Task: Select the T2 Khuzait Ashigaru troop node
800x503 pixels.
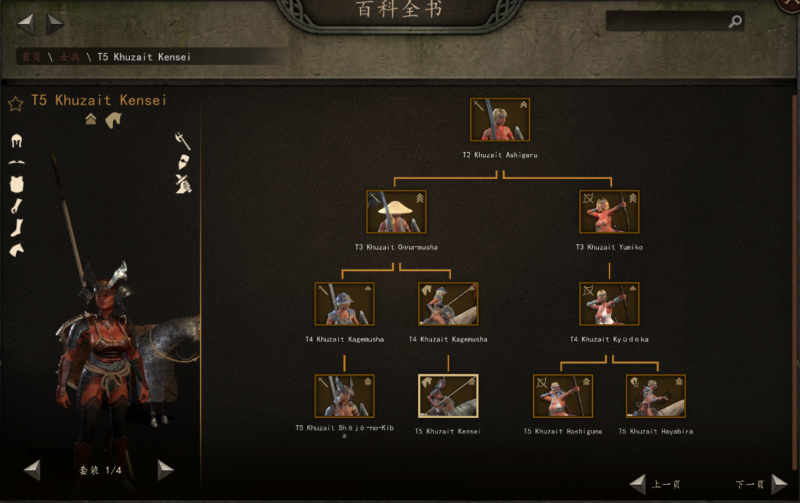Action: [x=500, y=120]
